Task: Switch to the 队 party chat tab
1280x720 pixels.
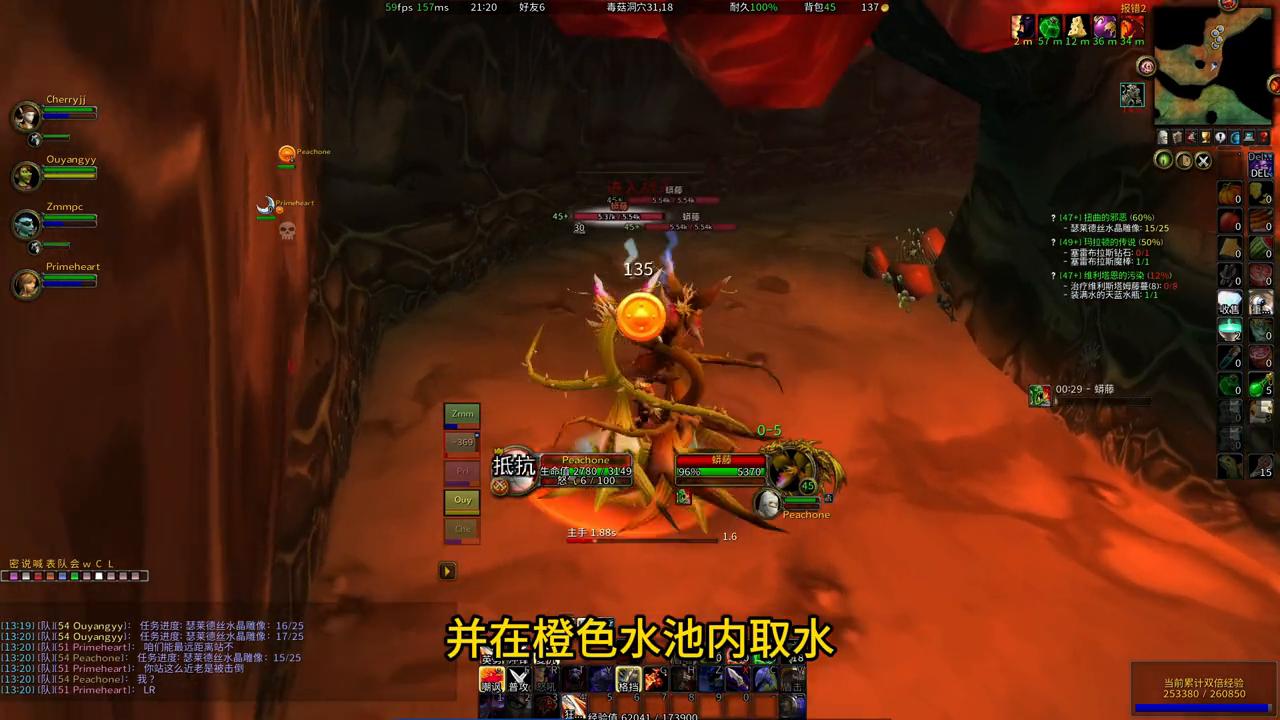Action: point(61,563)
